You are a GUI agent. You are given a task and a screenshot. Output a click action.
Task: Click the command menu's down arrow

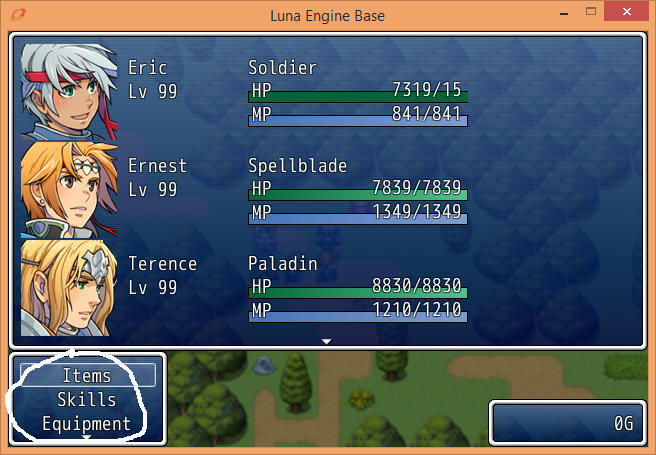tap(87, 437)
